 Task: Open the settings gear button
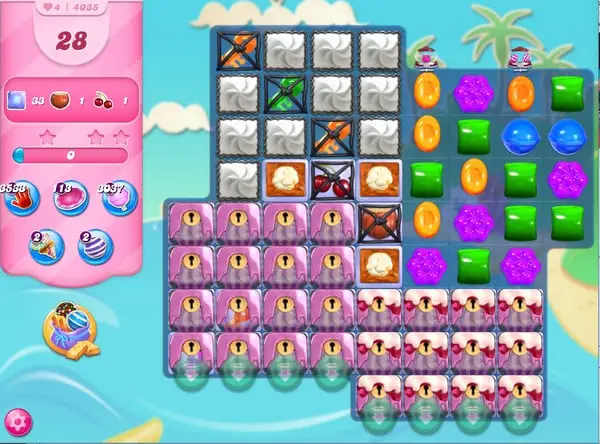(x=17, y=422)
